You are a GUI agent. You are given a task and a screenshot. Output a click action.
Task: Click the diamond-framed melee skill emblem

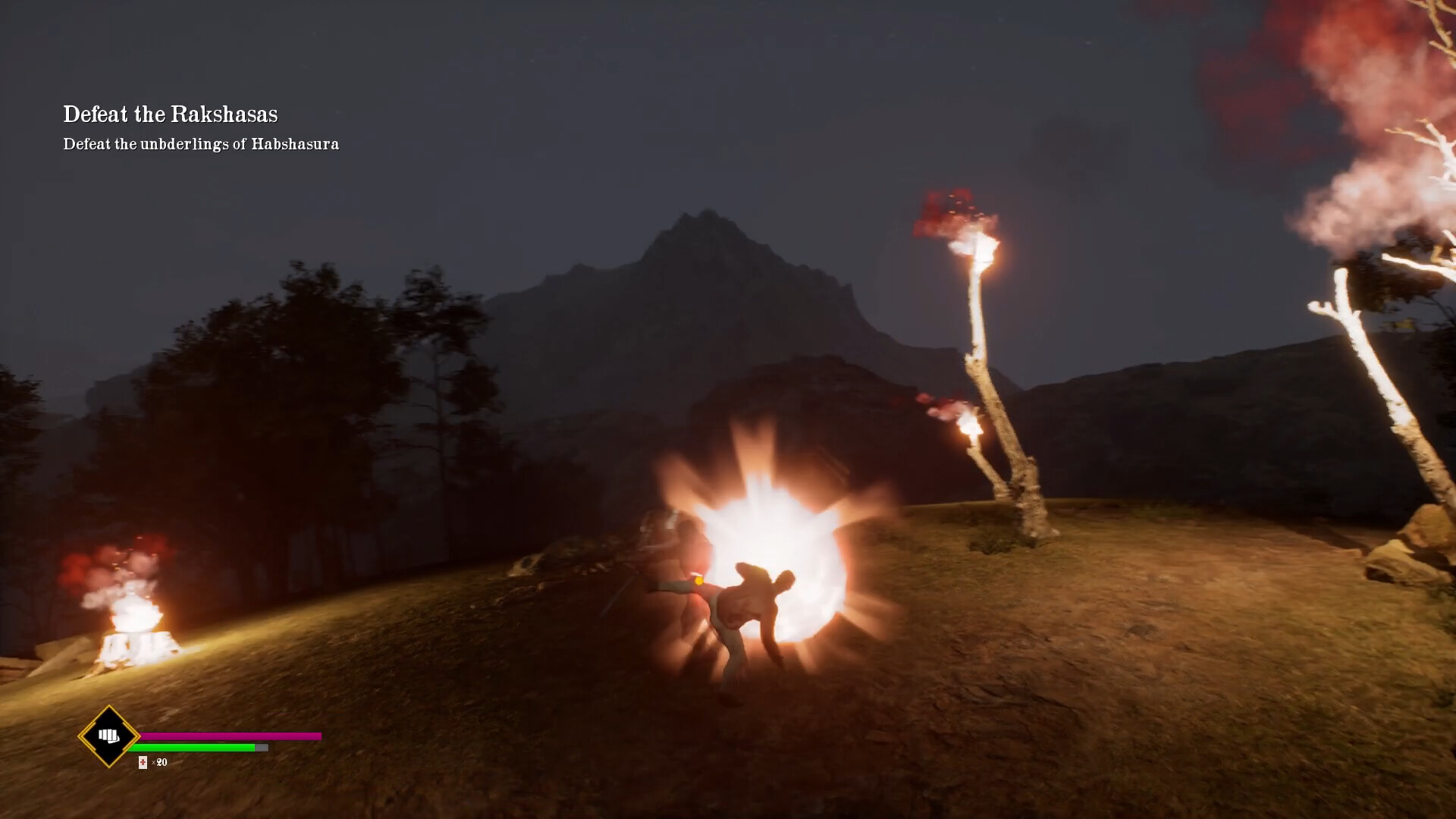click(108, 736)
